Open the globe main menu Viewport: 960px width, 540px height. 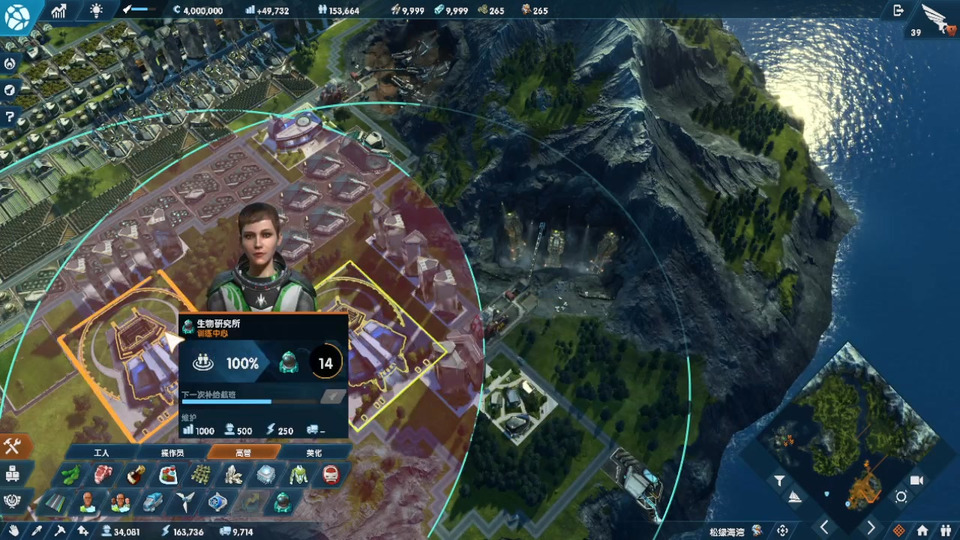[x=19, y=15]
